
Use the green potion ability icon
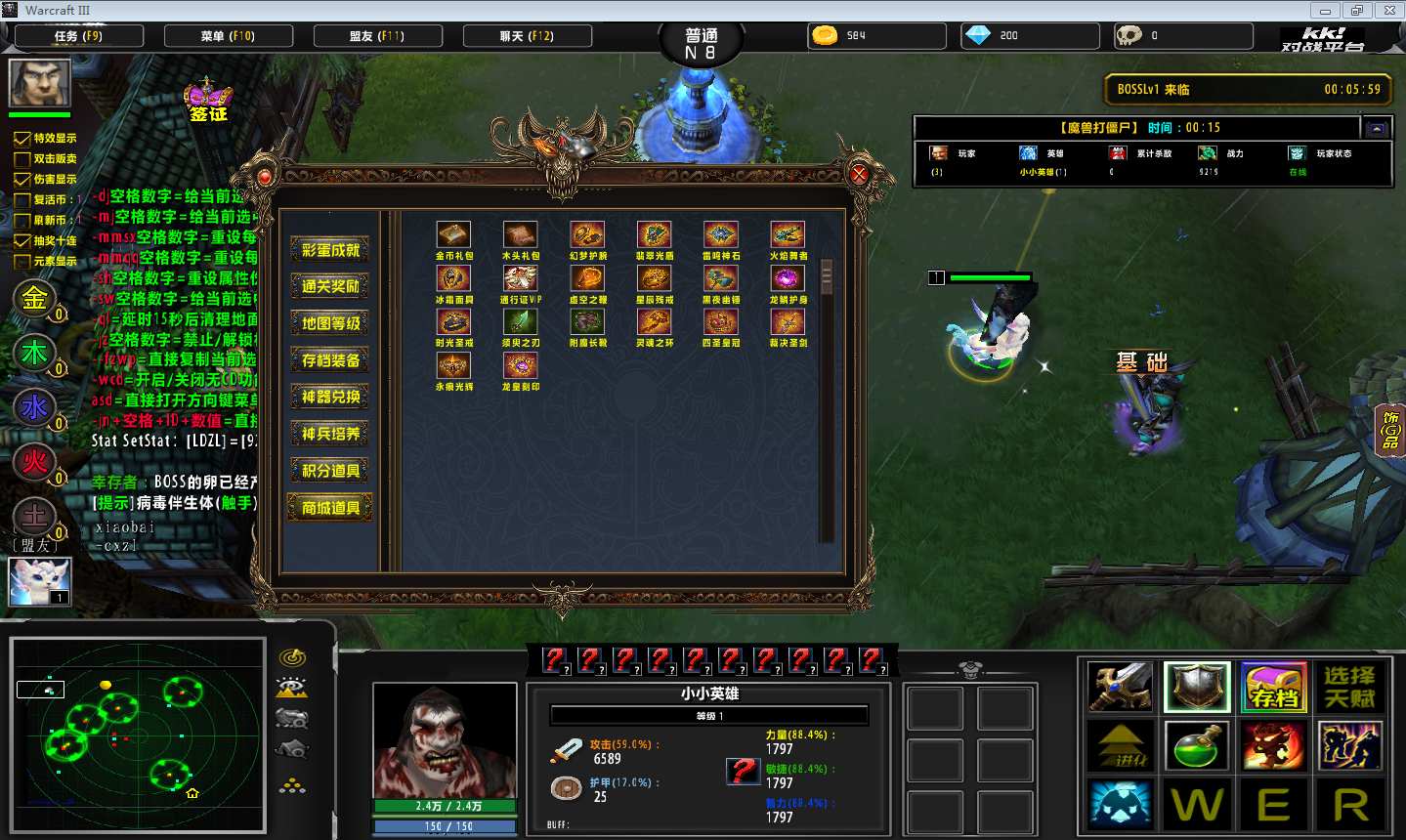1197,745
